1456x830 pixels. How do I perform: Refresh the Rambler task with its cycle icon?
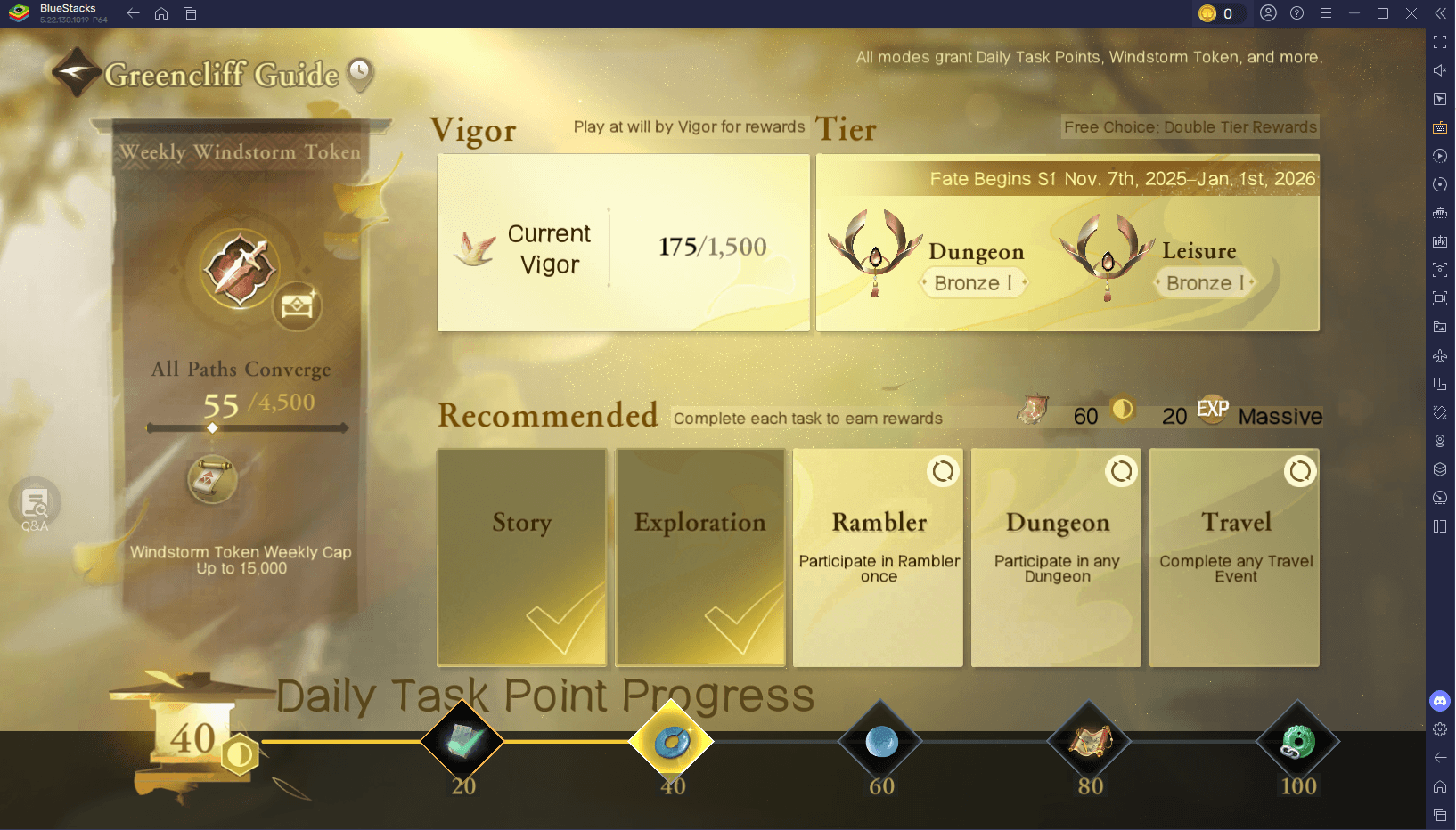pos(944,472)
